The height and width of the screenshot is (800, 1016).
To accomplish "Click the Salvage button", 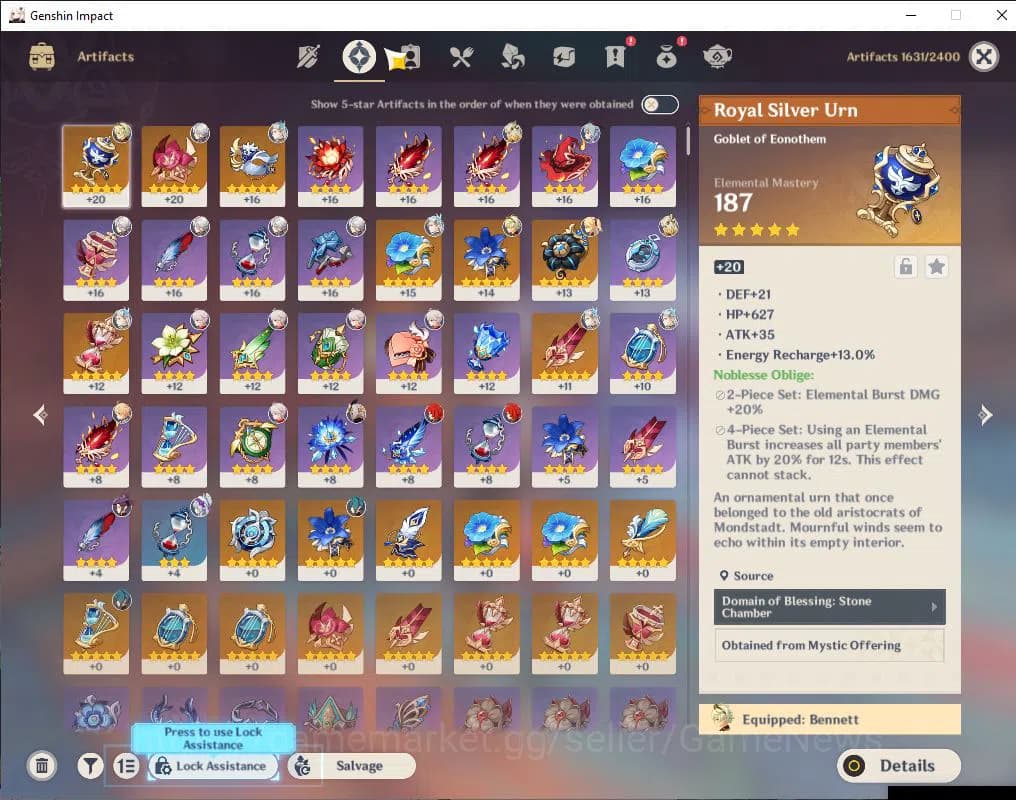I will pyautogui.click(x=351, y=766).
